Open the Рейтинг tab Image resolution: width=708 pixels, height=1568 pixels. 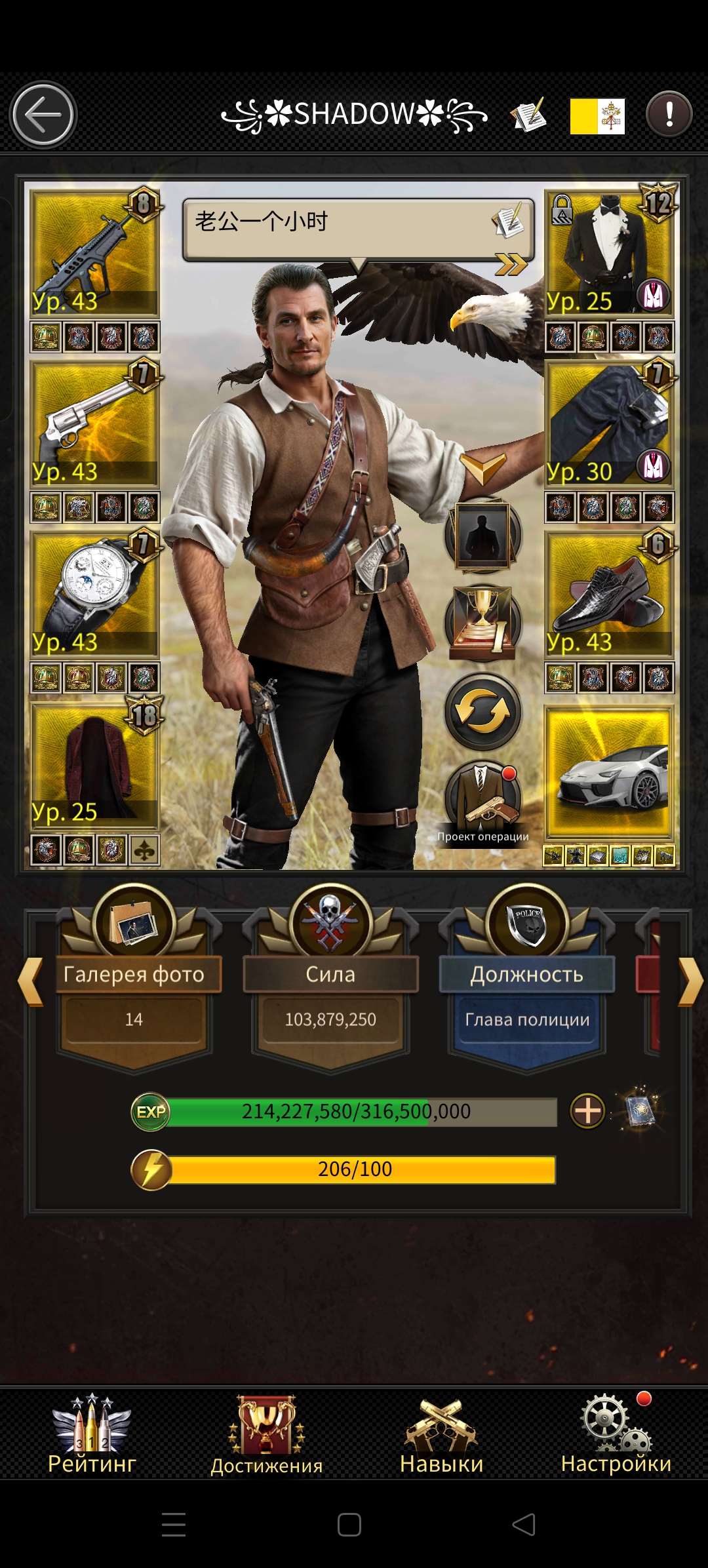click(92, 1434)
